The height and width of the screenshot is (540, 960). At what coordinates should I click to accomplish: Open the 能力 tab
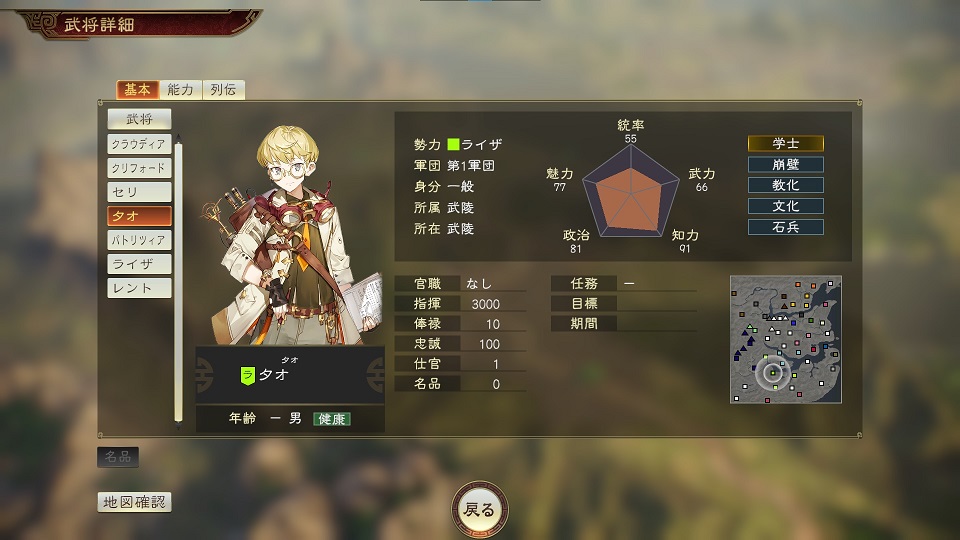181,90
